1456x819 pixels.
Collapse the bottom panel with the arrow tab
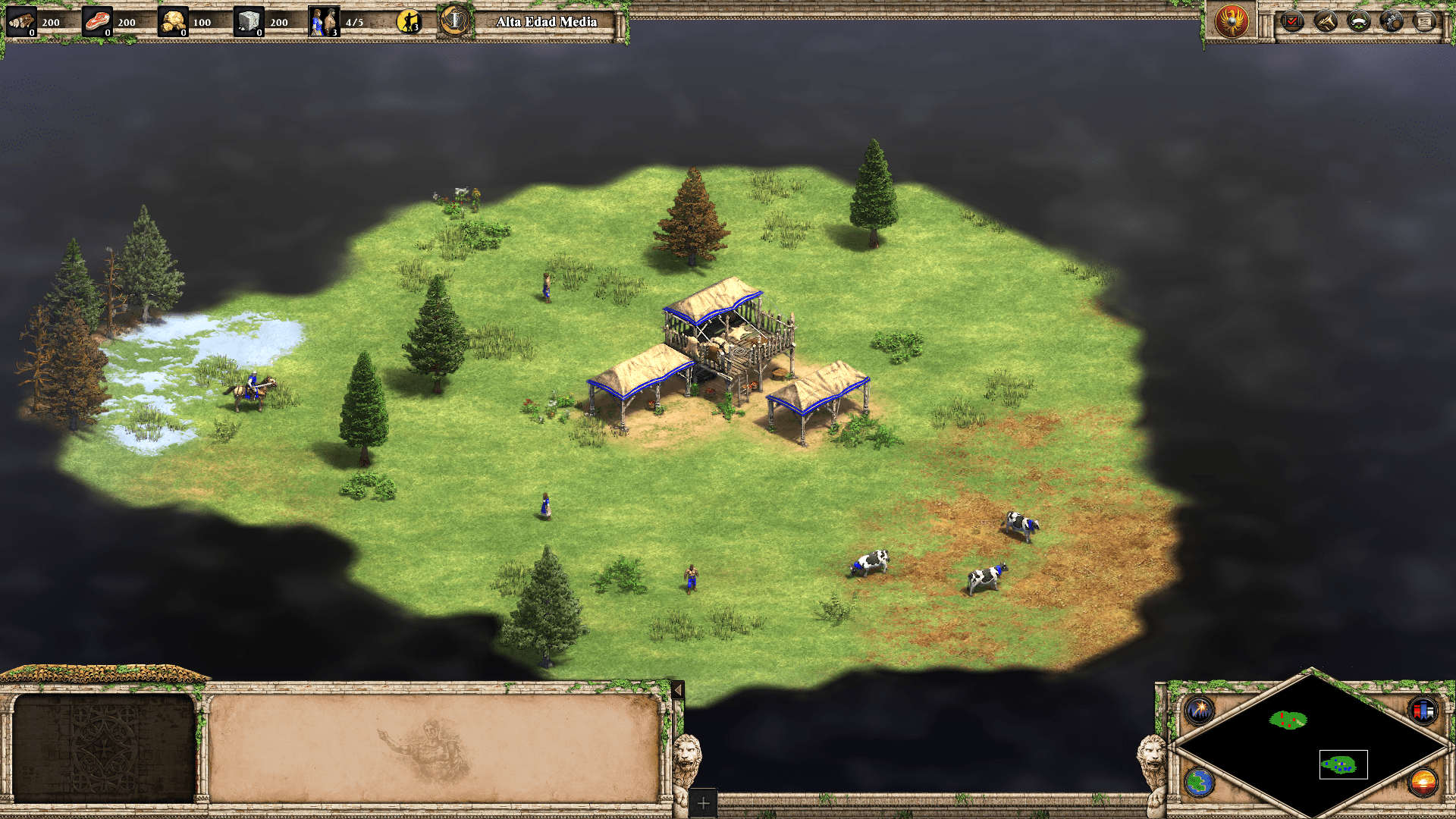coord(678,690)
